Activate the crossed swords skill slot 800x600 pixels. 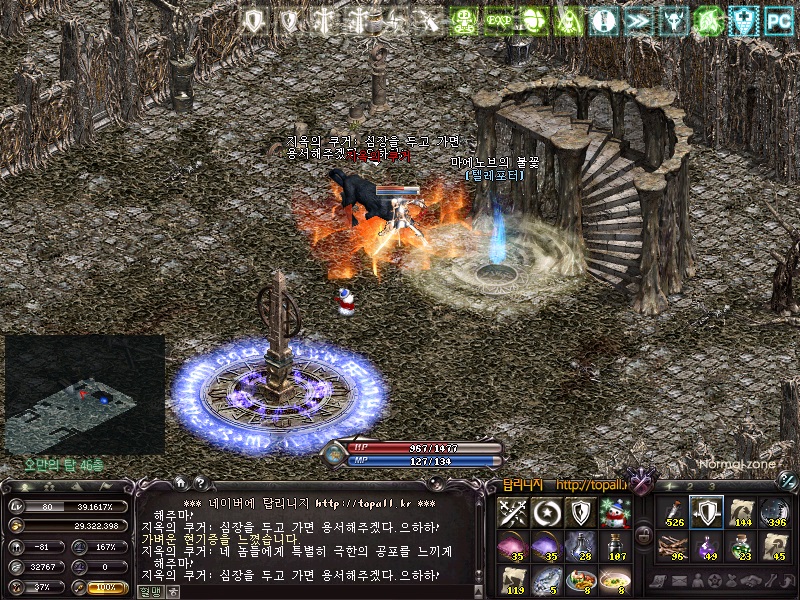(513, 513)
